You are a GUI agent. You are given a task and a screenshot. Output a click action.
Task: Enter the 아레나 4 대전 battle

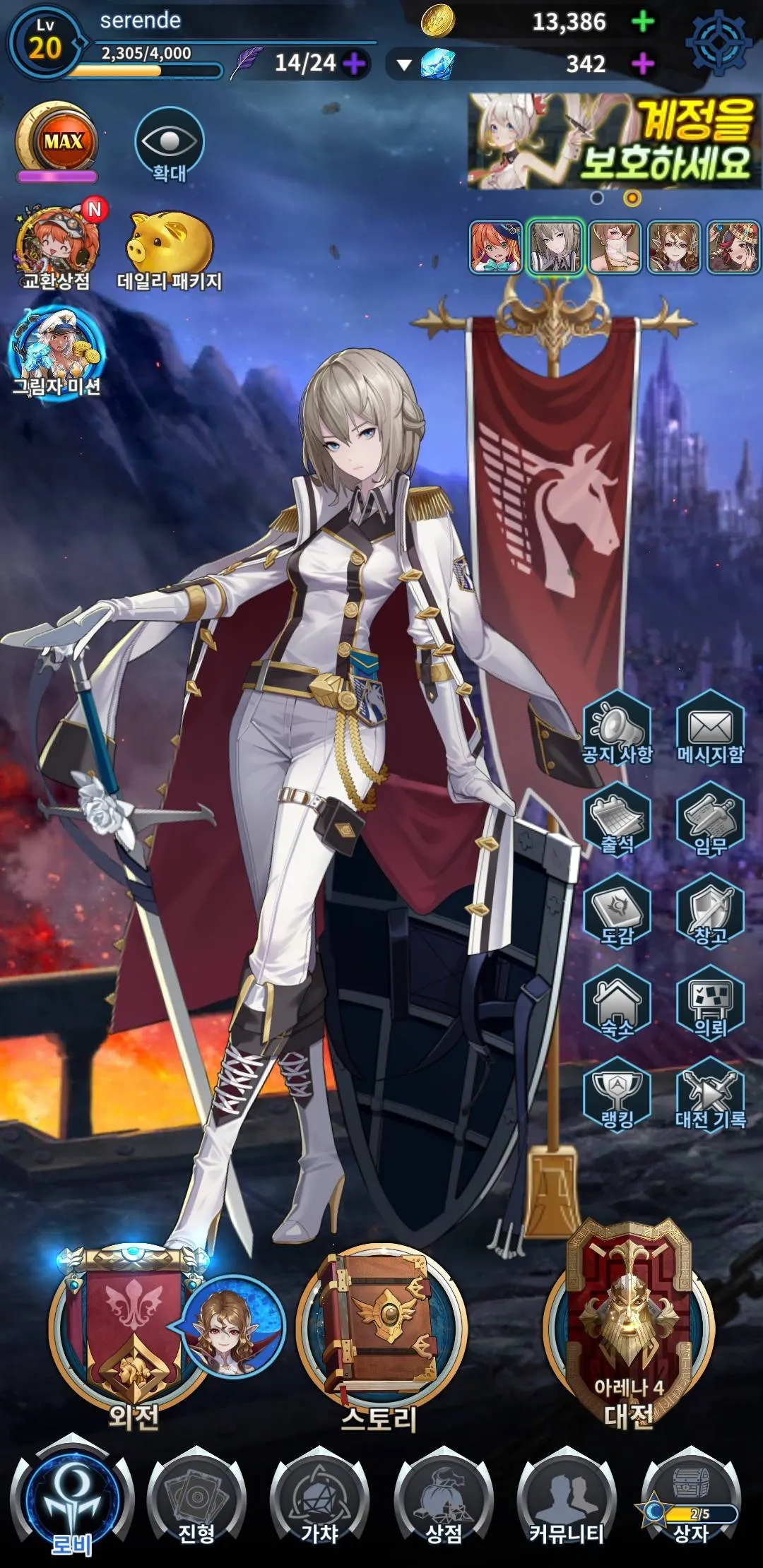point(629,1328)
